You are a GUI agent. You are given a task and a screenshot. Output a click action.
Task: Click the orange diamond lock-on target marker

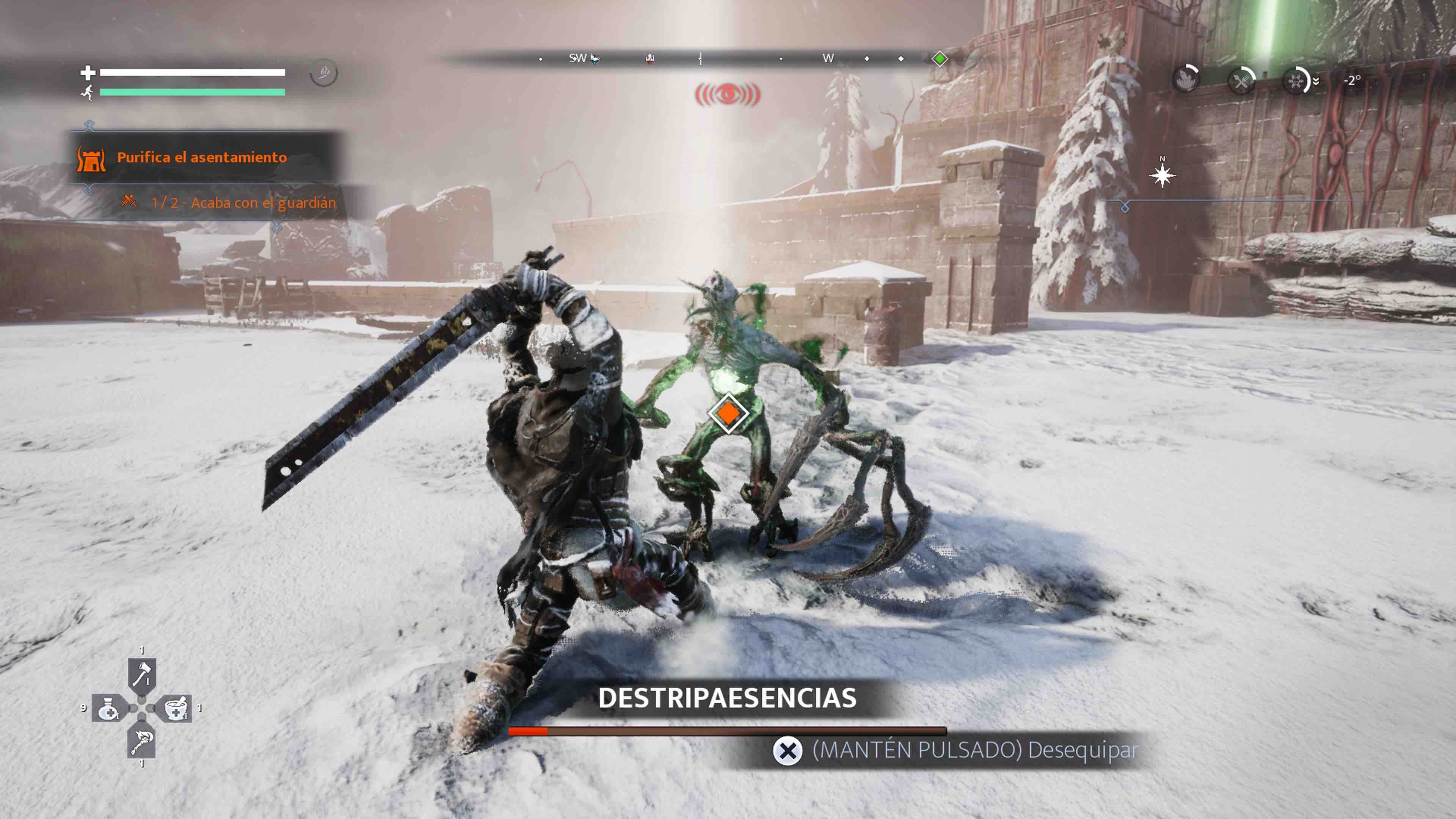[x=728, y=414]
